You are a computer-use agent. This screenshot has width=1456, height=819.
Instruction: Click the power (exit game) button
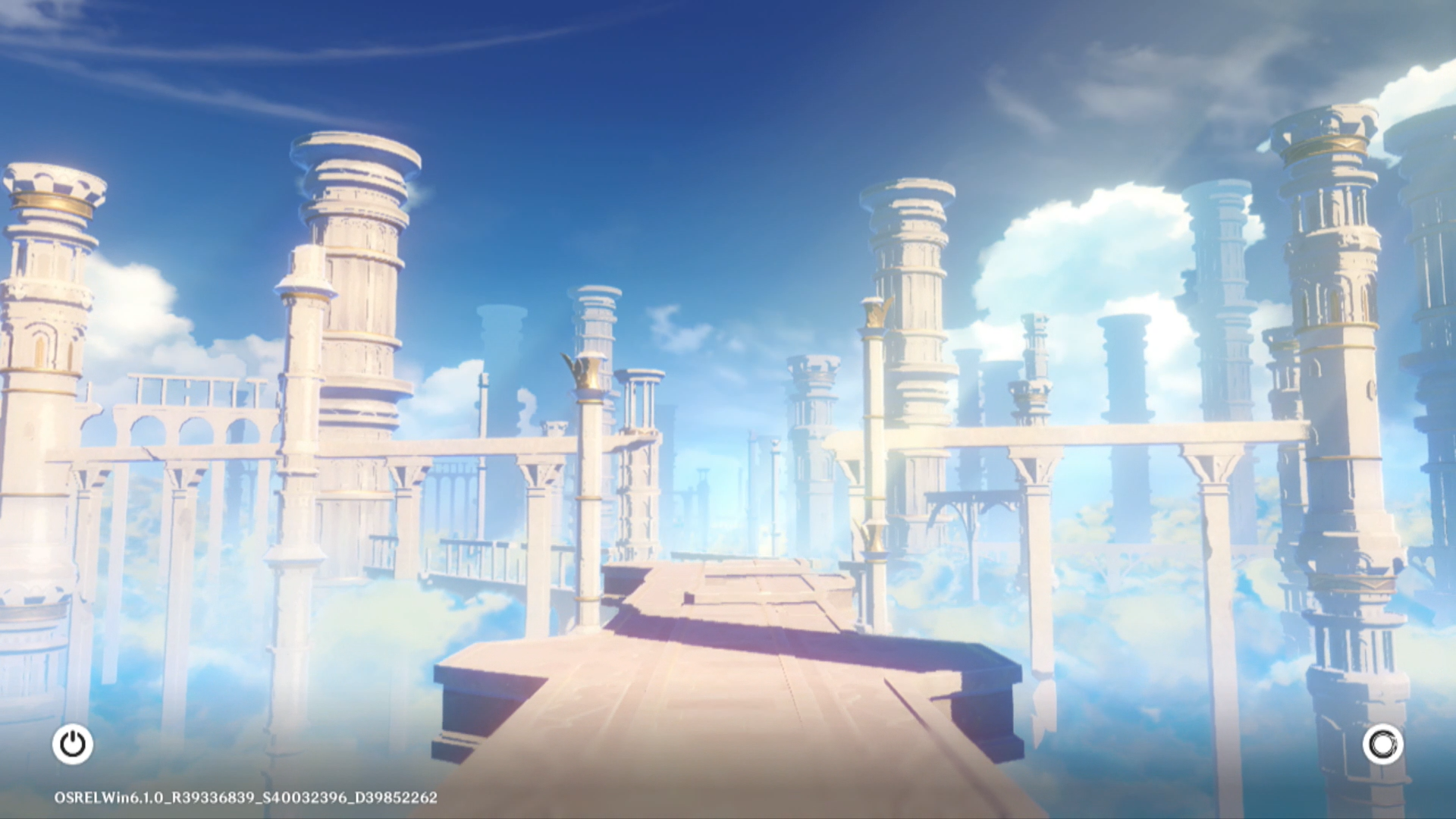tap(73, 744)
